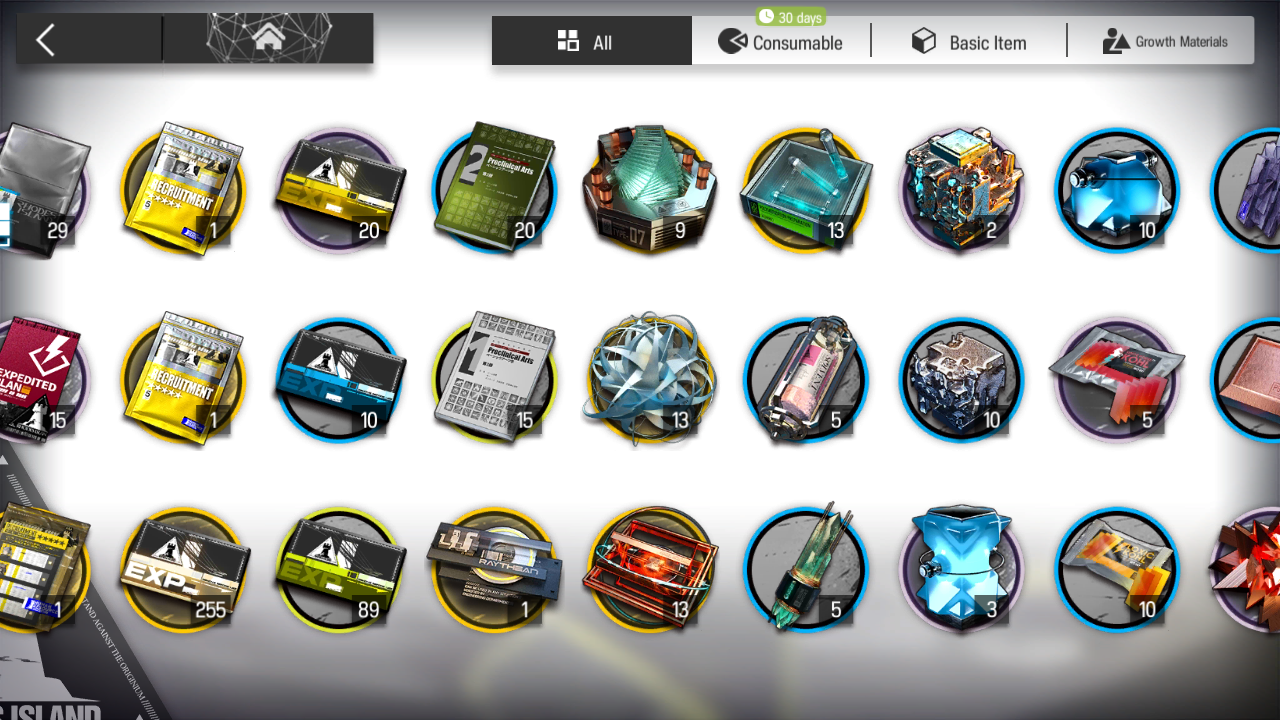
Task: Pick the orange sugar pack with 10
Action: click(1117, 570)
